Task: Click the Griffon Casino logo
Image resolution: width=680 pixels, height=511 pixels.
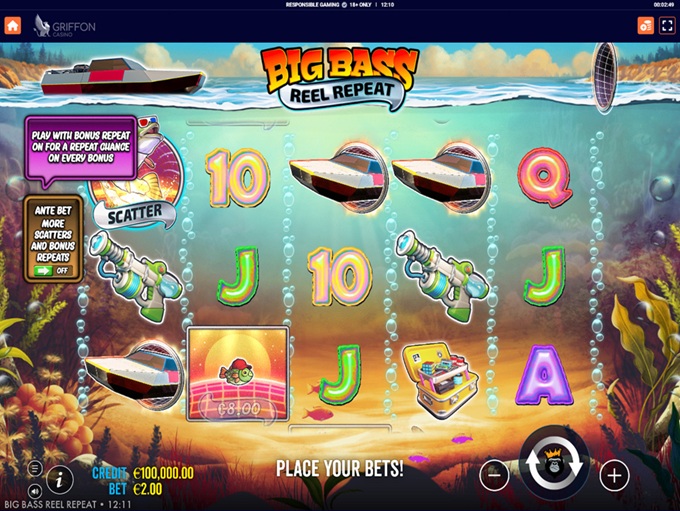Action: pos(65,26)
